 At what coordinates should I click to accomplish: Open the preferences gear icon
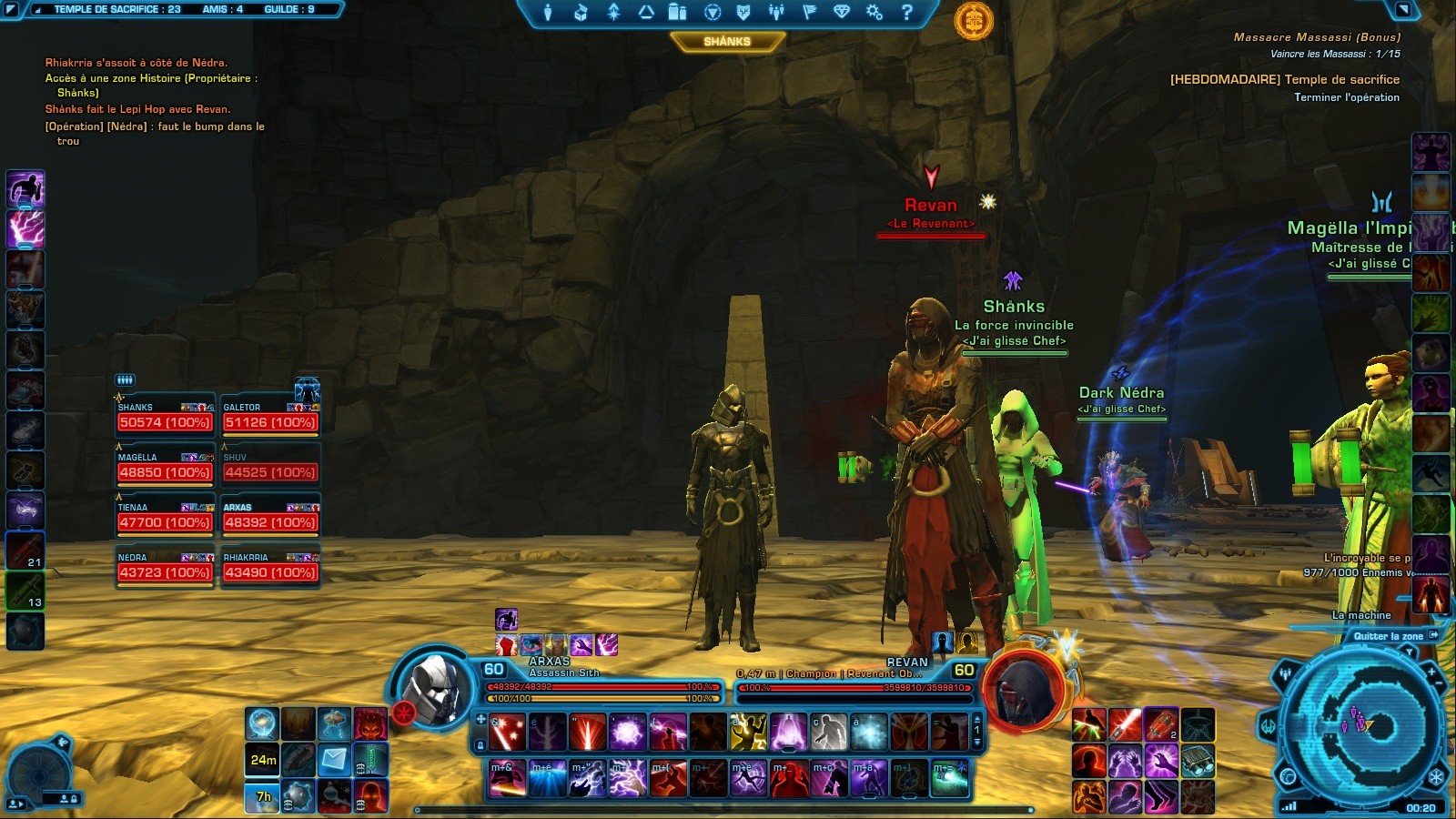(x=874, y=12)
